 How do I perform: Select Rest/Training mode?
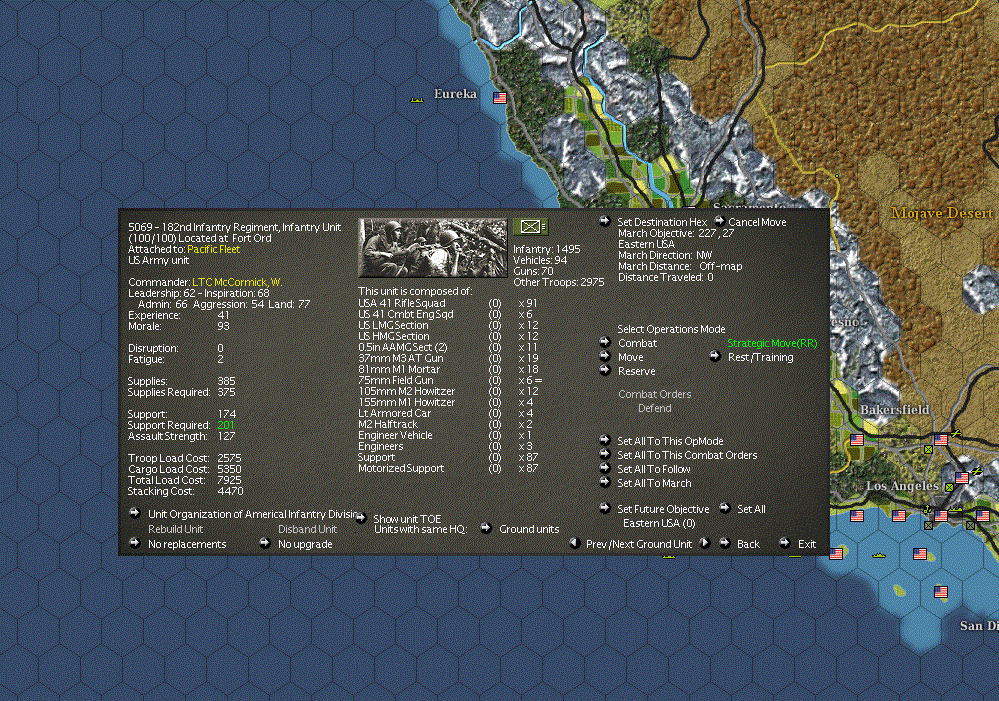[x=760, y=357]
